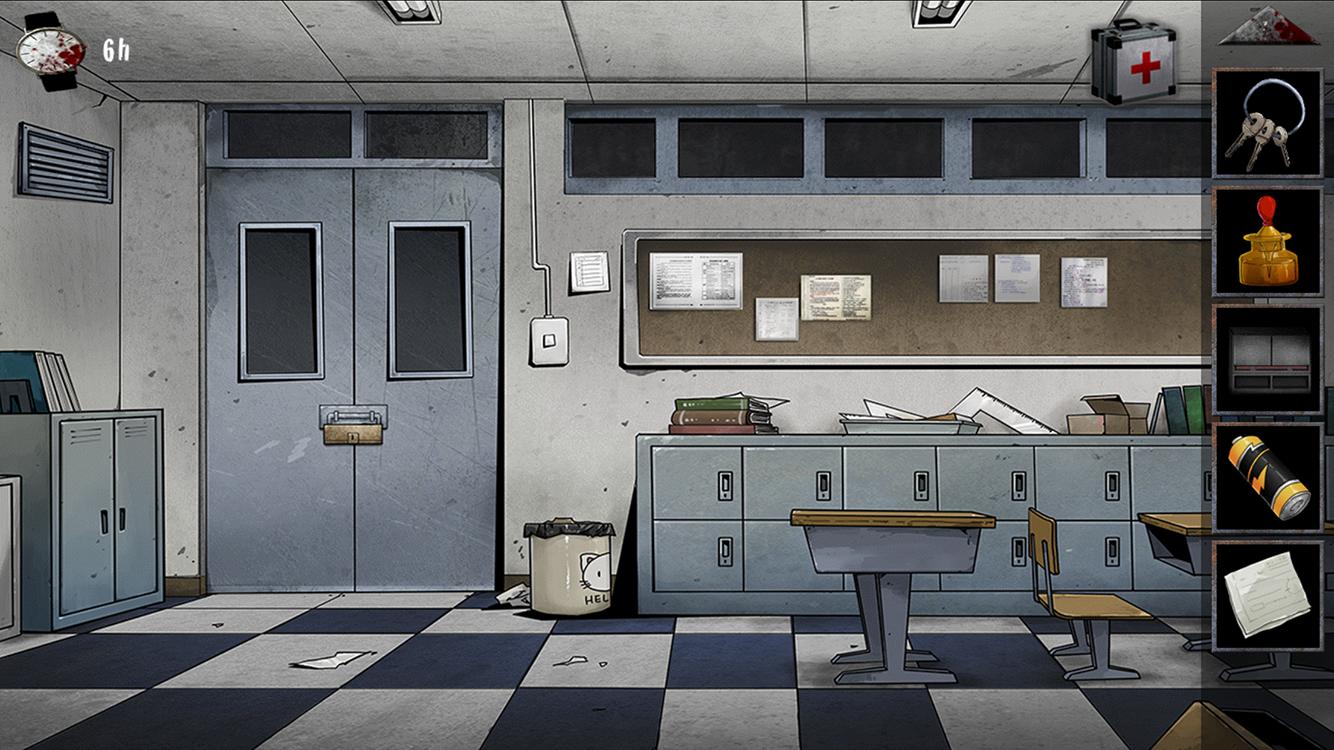Click the bloody inventory up arrow
Screen dimensions: 1334x750
1268,25
